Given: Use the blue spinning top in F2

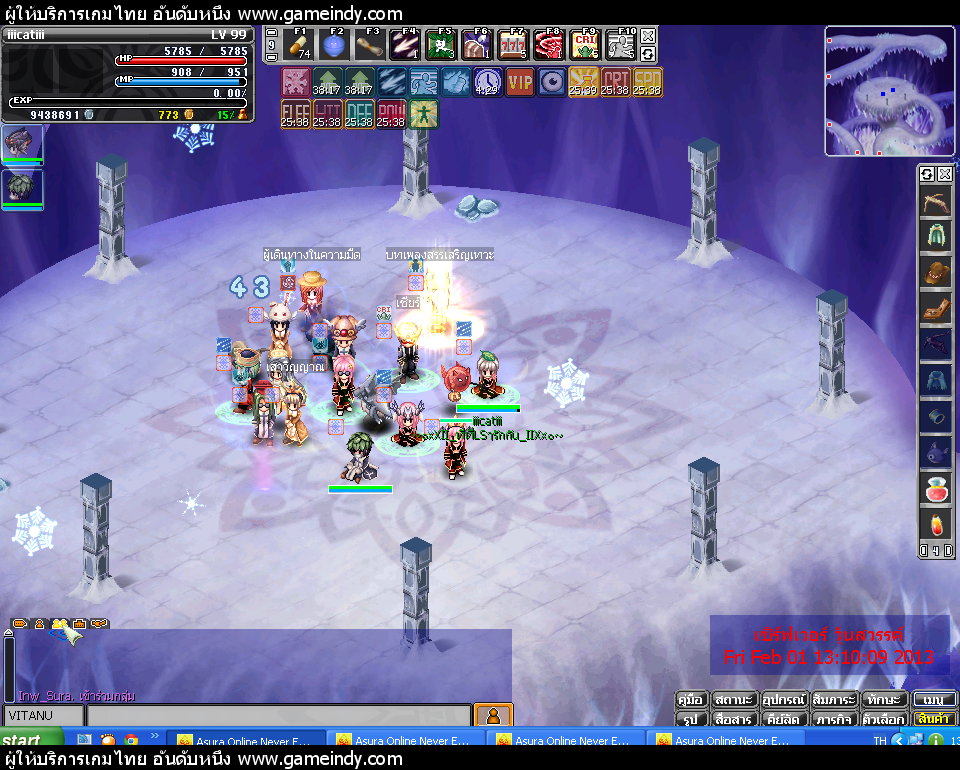Looking at the screenshot, I should click(335, 46).
